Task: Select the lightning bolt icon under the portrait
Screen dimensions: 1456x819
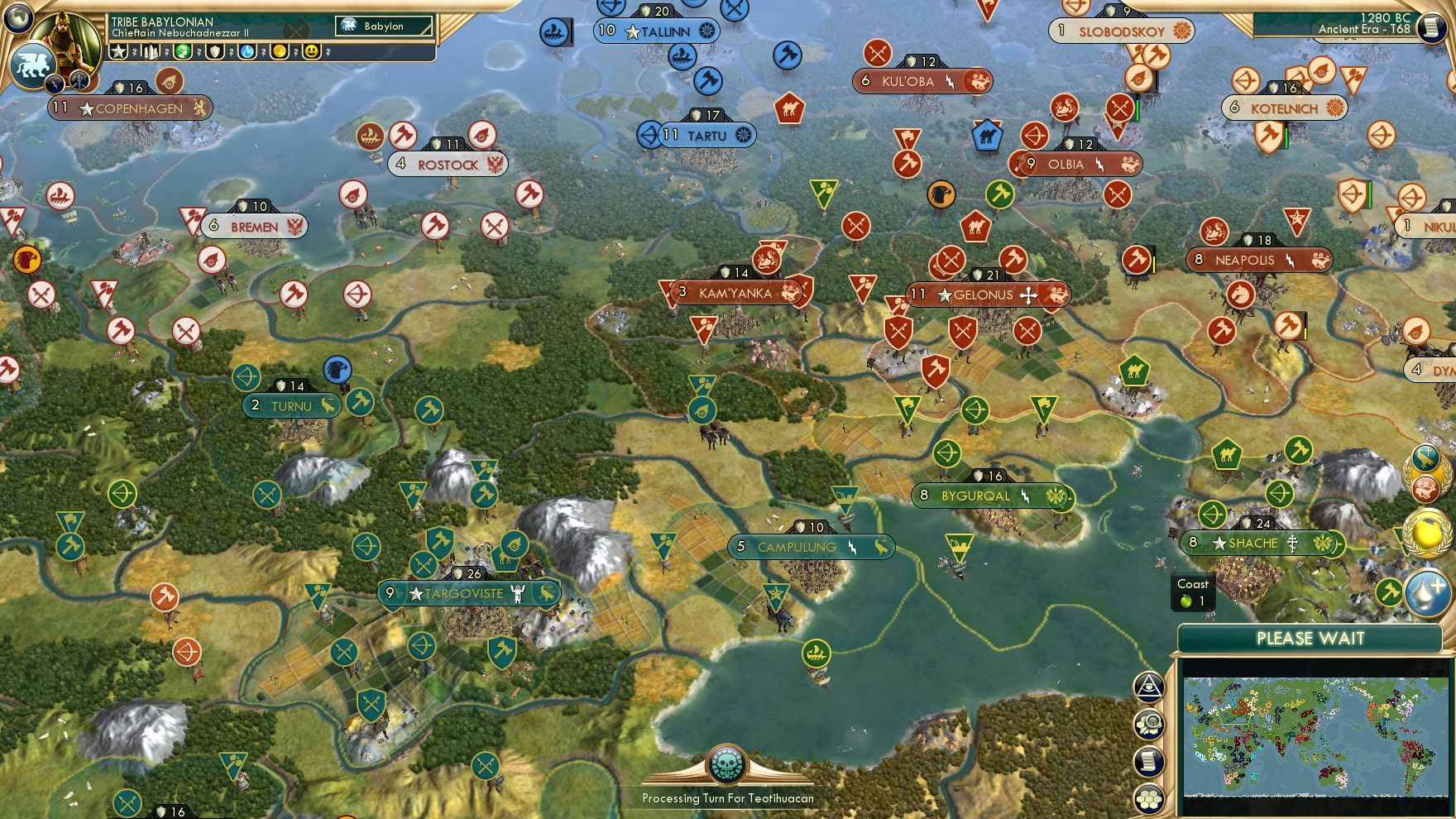Action: point(55,83)
